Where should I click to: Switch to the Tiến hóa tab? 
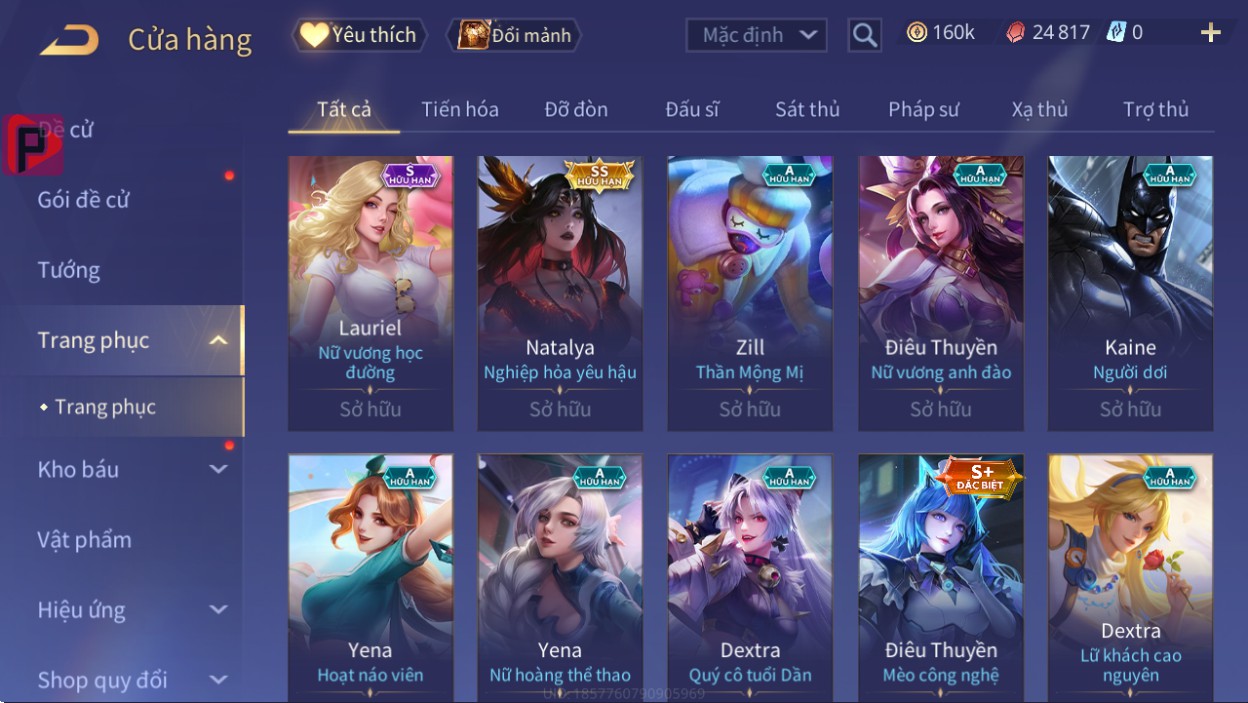[460, 109]
